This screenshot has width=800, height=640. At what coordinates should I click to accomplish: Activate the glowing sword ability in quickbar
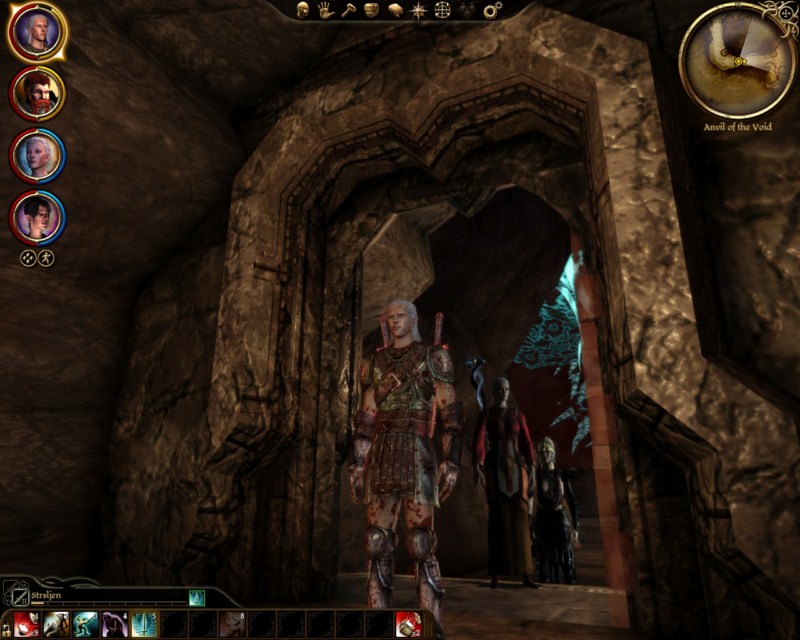click(x=145, y=625)
